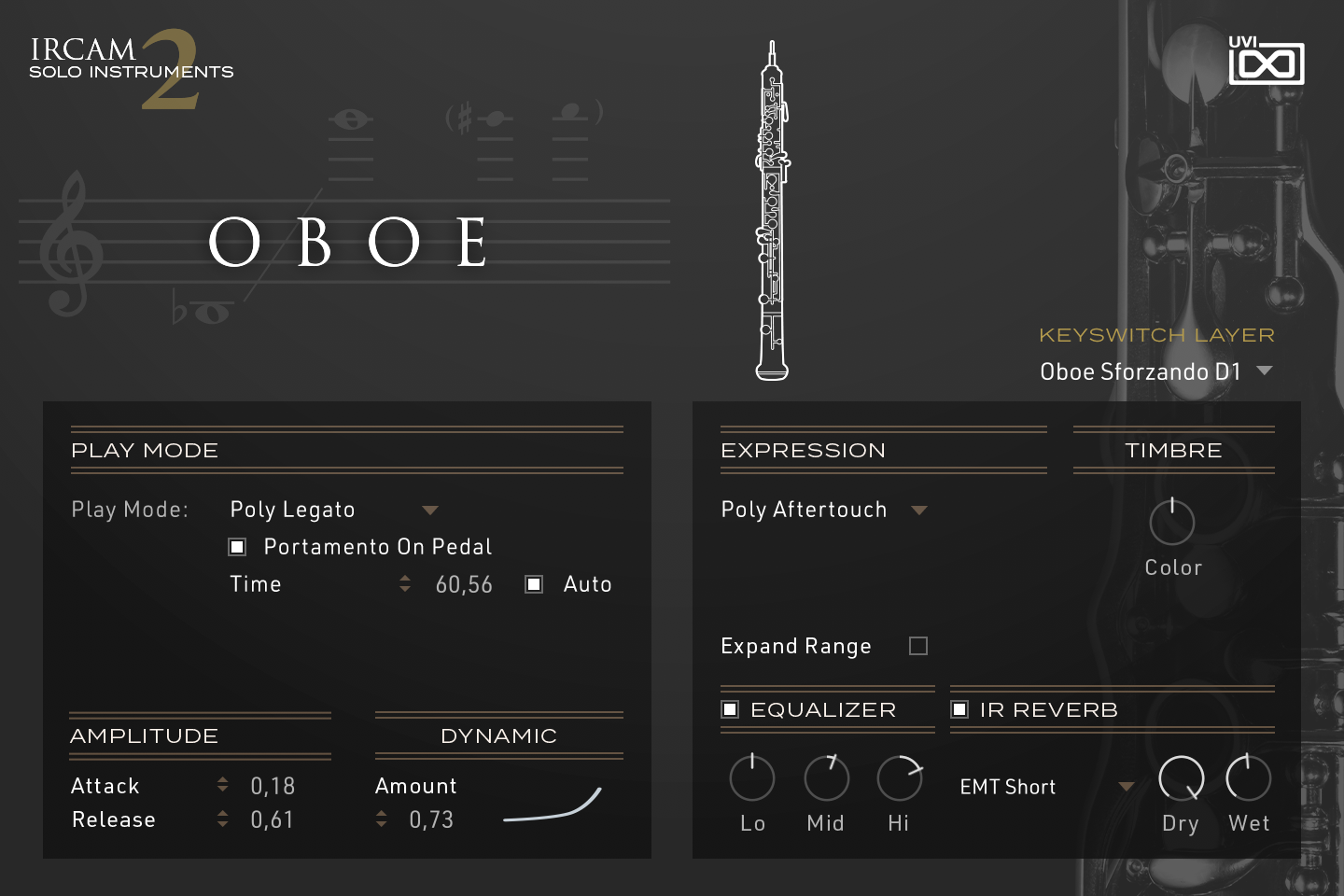
Task: Enable Expand Range
Action: pyautogui.click(x=917, y=645)
